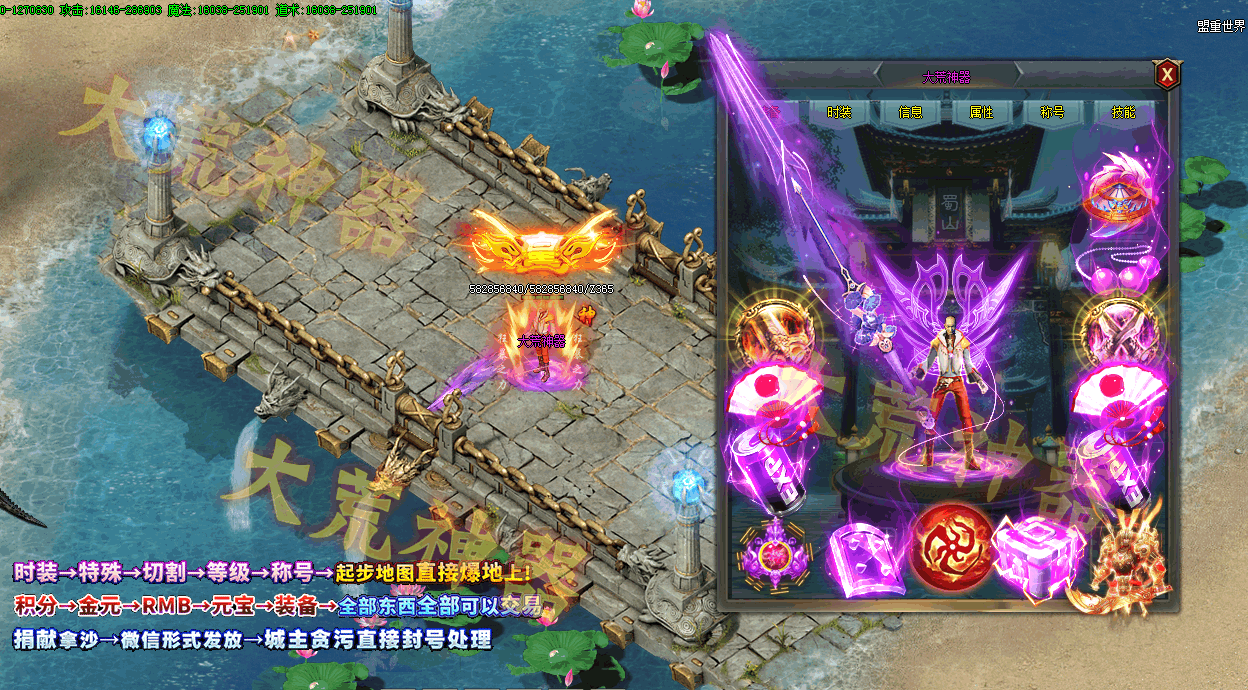This screenshot has width=1248, height=690.
Task: Select the 称号 tab
Action: 1052,113
